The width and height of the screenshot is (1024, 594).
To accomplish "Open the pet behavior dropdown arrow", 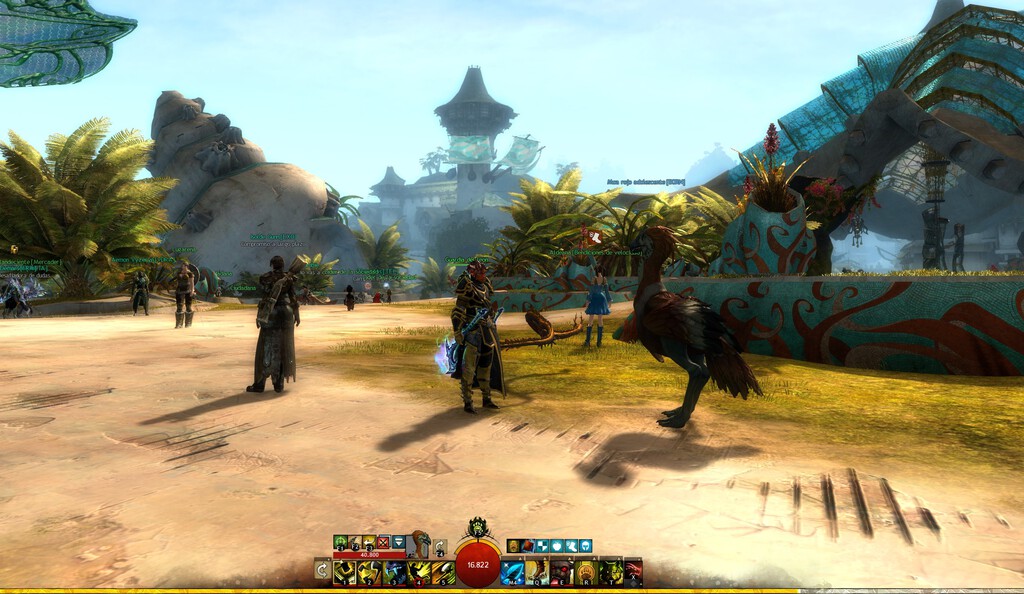I will pos(398,542).
